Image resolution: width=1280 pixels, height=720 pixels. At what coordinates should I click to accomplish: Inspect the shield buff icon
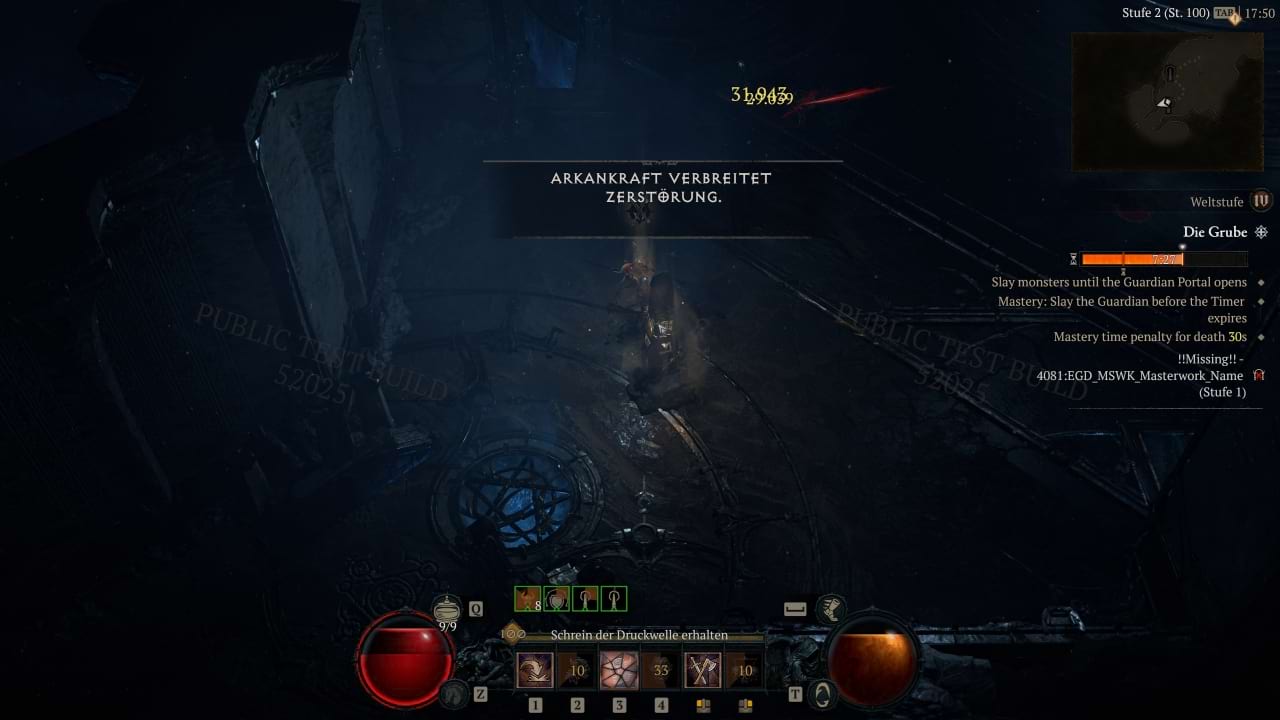(556, 599)
